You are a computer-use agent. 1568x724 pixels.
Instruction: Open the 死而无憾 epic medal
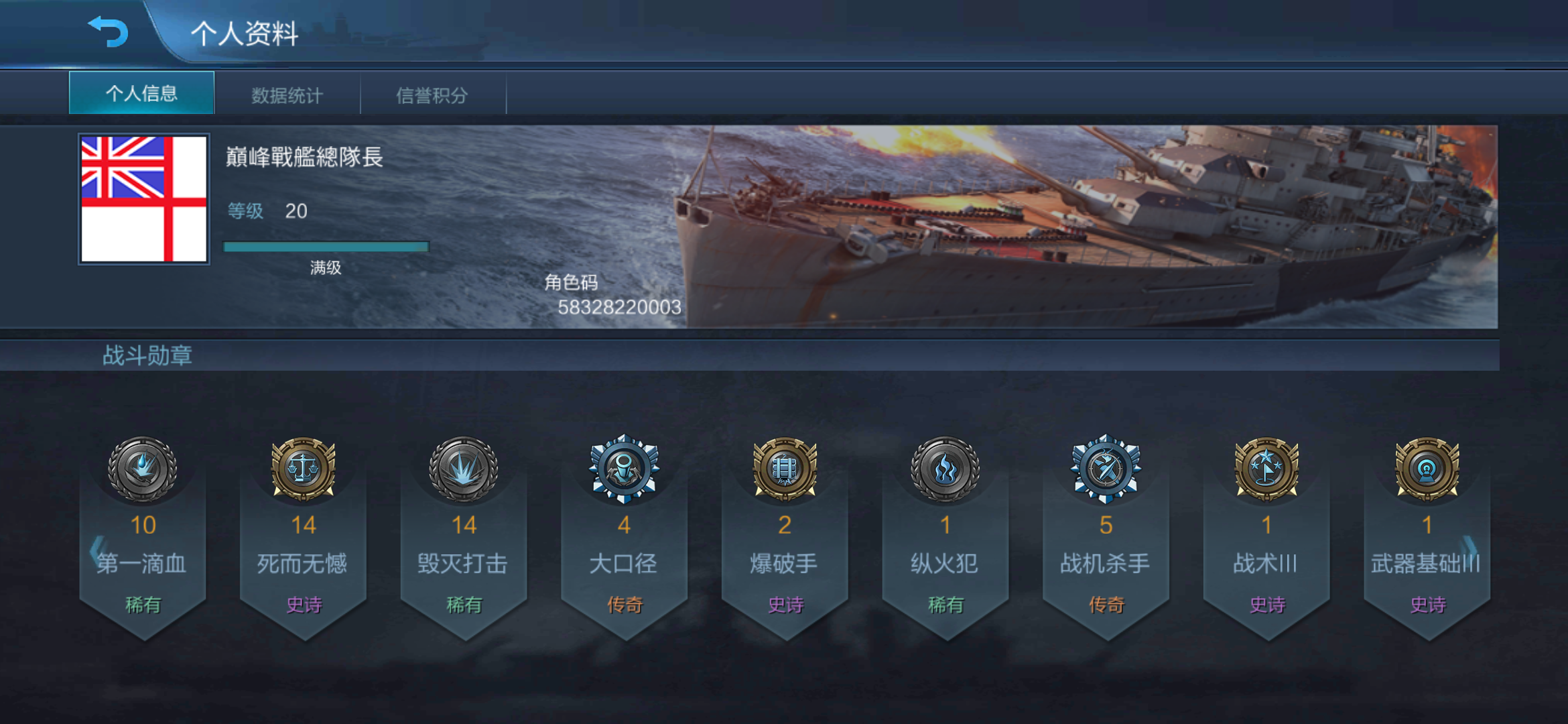coord(305,469)
